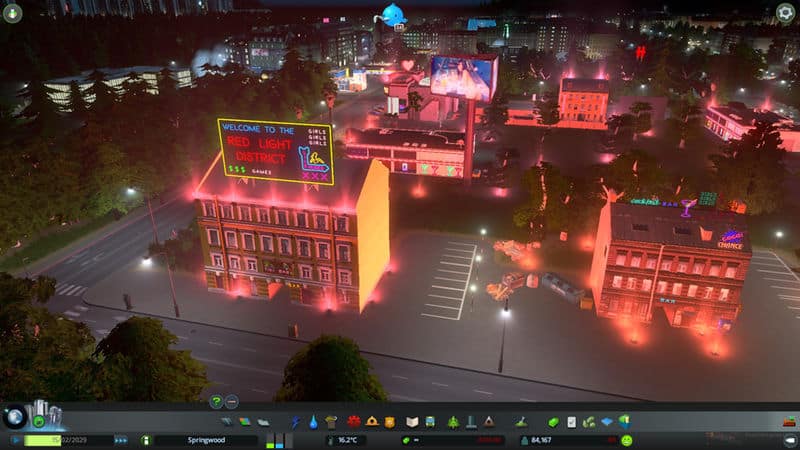
Task: Select the Districts paint tool
Action: (262, 422)
